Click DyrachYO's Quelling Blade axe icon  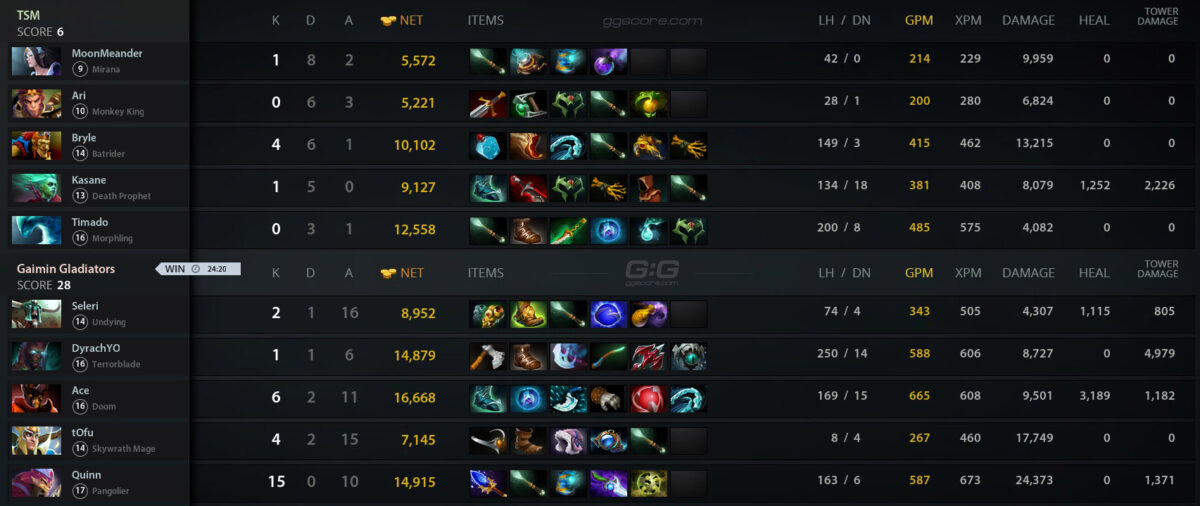click(x=488, y=356)
